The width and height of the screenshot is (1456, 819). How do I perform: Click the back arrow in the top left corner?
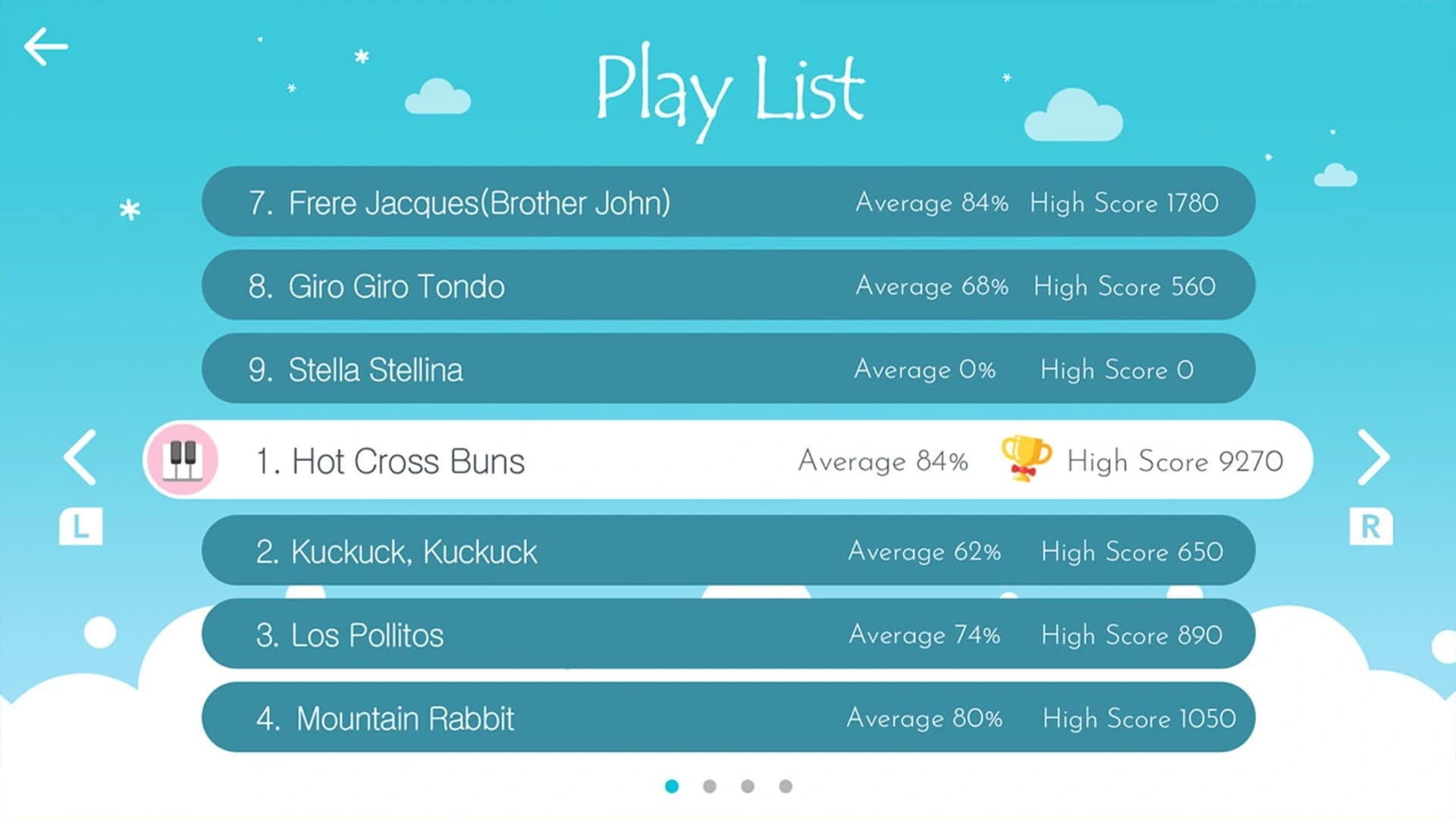pyautogui.click(x=45, y=45)
